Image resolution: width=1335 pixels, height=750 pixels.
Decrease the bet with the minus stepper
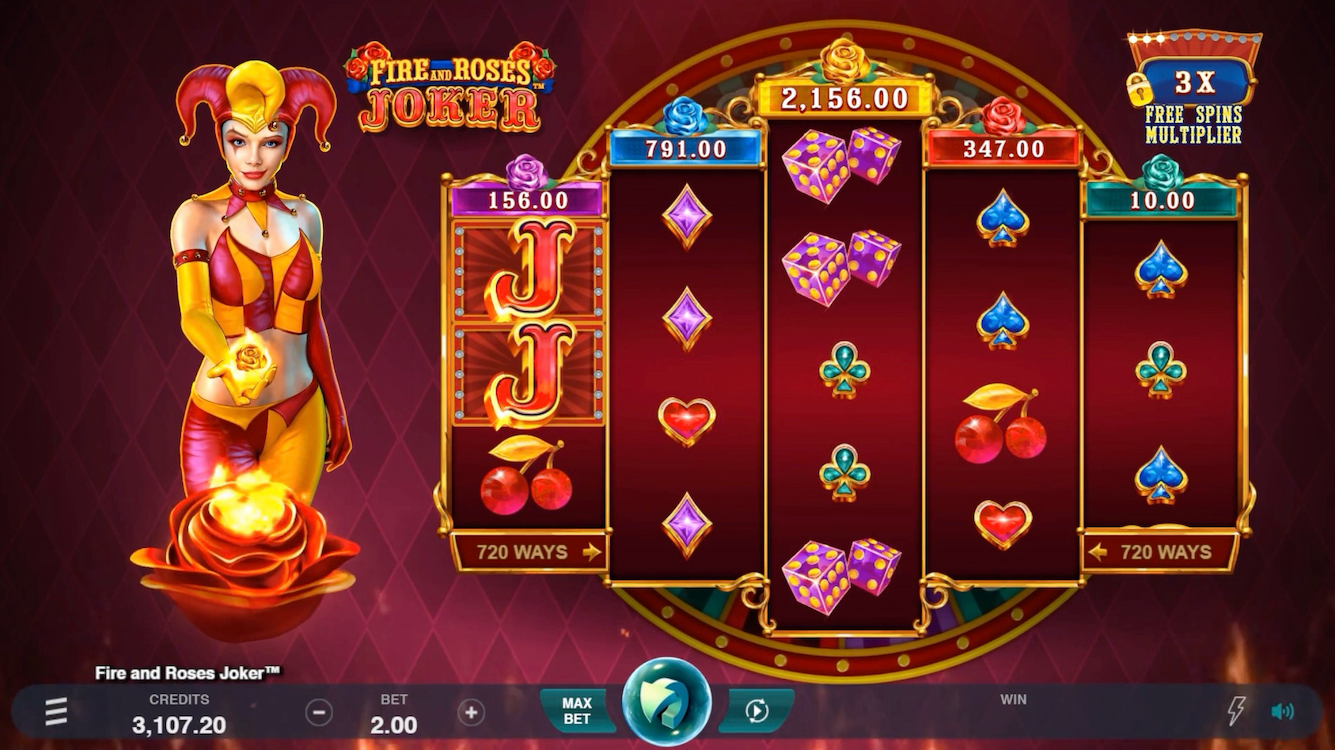(320, 711)
